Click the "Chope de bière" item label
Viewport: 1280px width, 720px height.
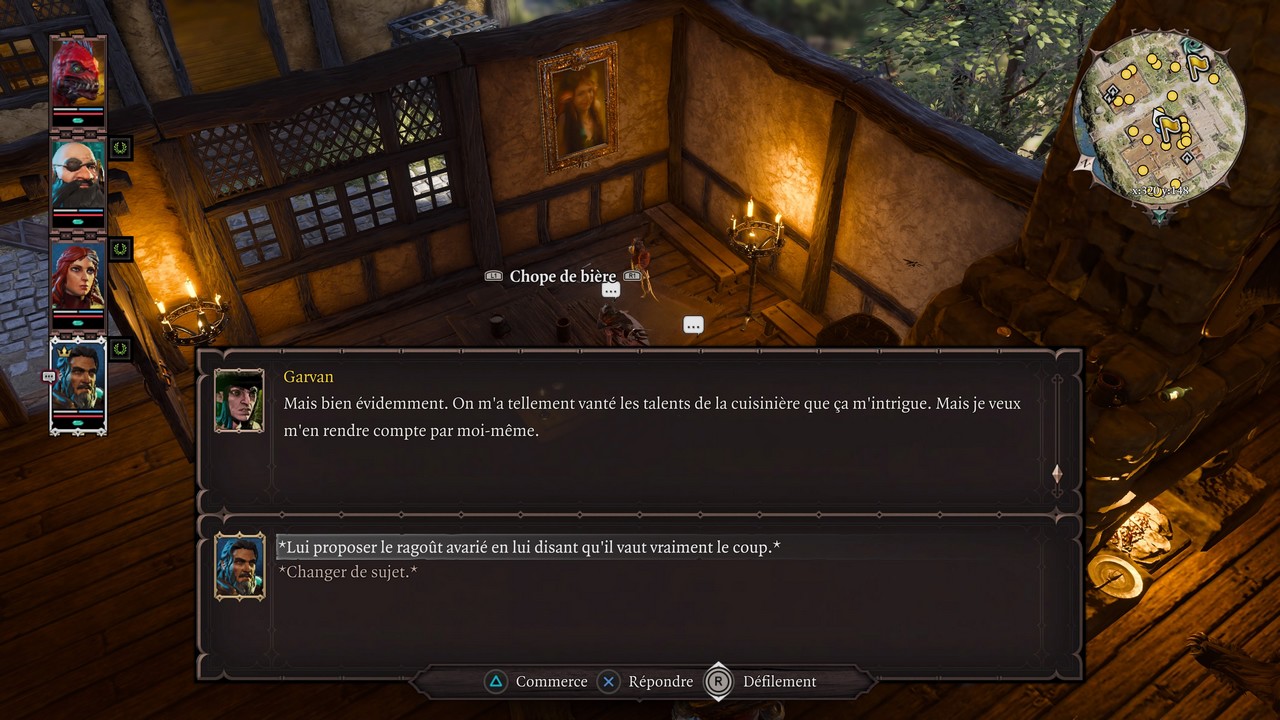pos(563,276)
